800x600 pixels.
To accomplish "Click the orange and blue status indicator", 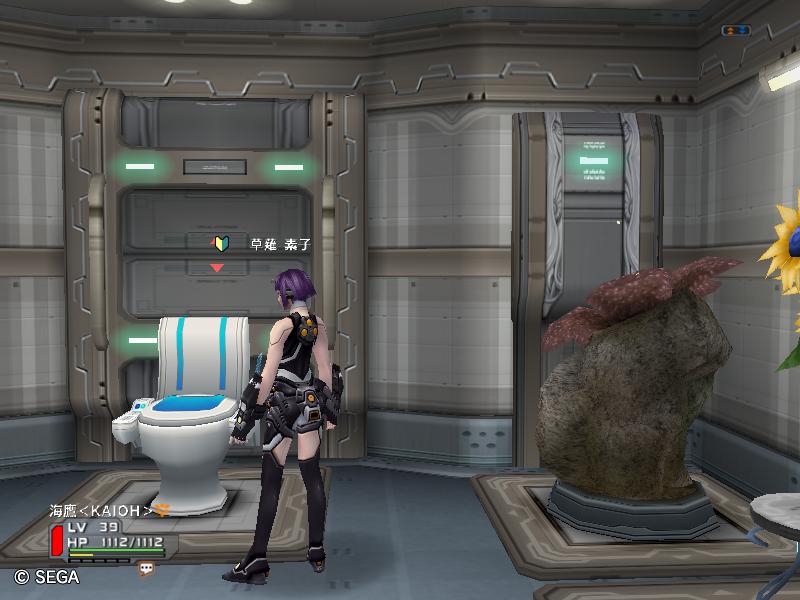I will 735,31.
